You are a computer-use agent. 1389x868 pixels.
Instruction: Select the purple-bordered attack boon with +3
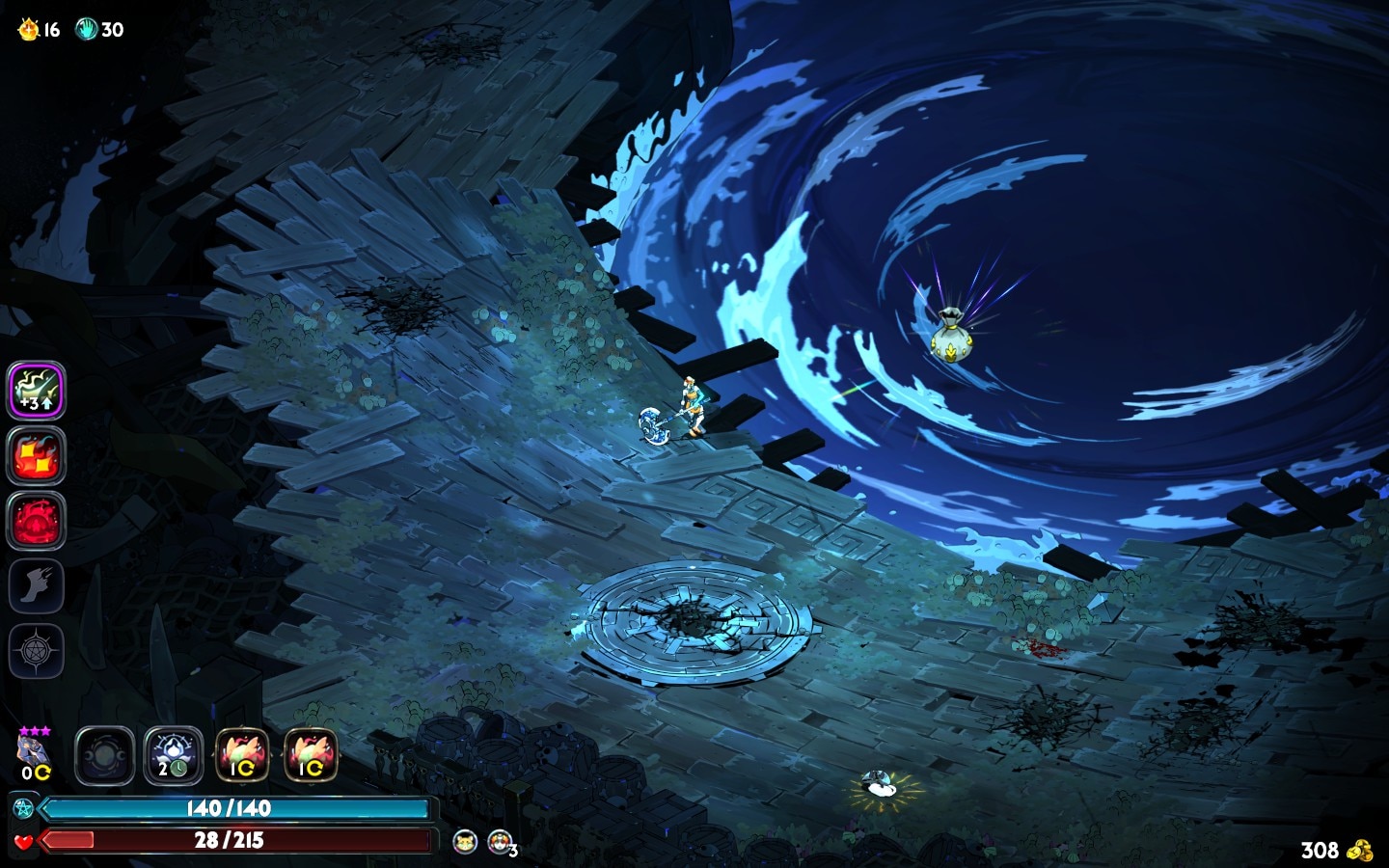click(37, 391)
